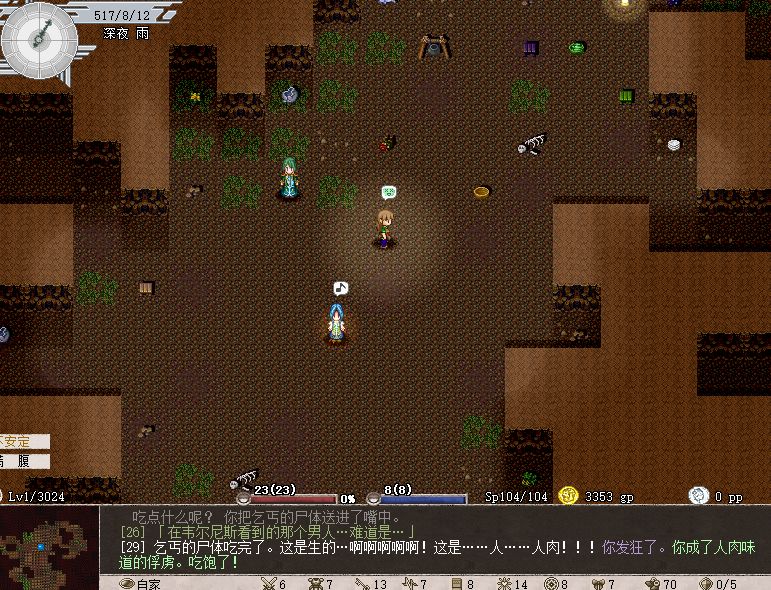Open the clock compass dial
This screenshot has width=771, height=590.
(40, 39)
